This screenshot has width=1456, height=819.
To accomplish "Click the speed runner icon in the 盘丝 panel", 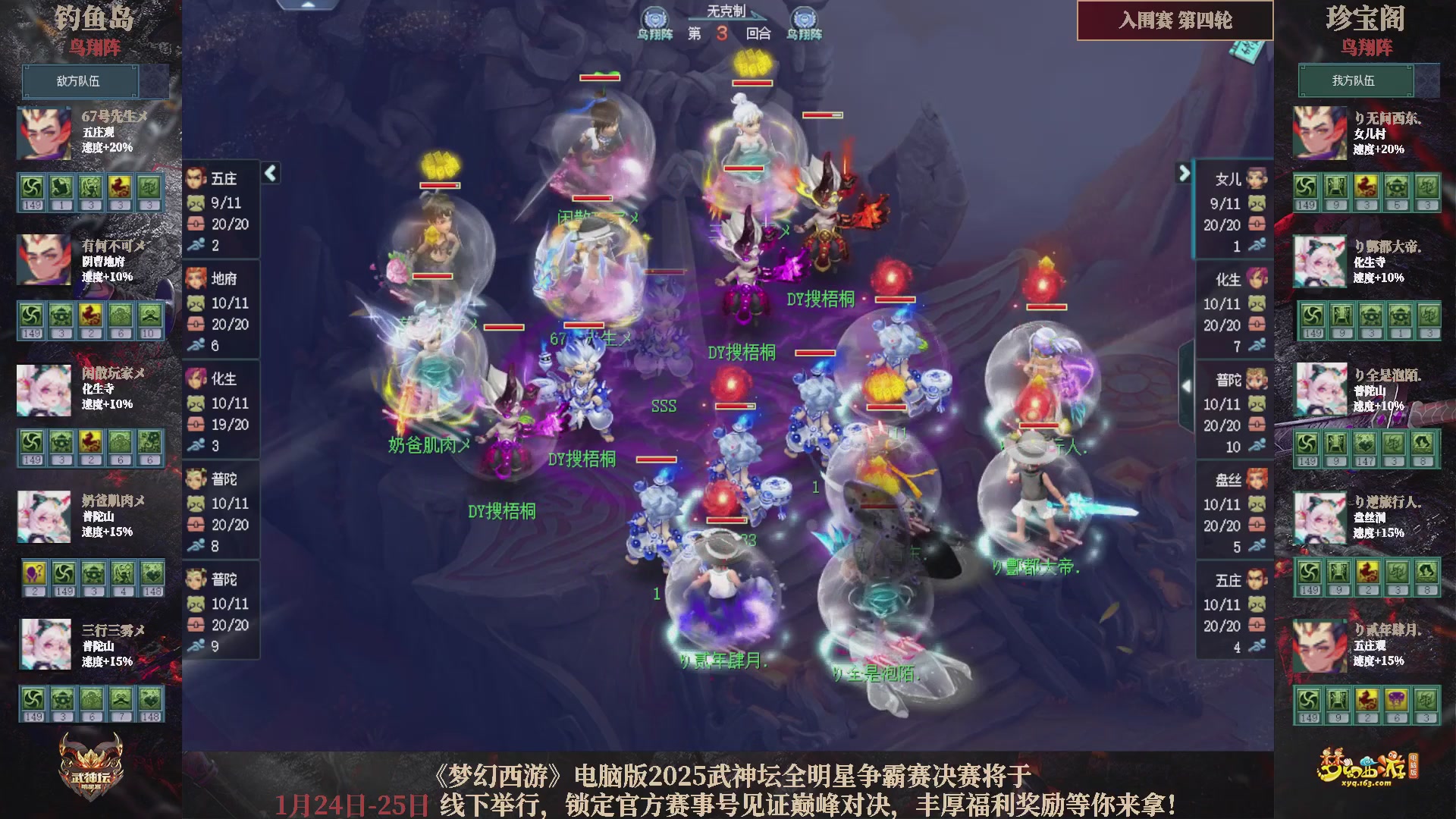I will click(x=1257, y=545).
